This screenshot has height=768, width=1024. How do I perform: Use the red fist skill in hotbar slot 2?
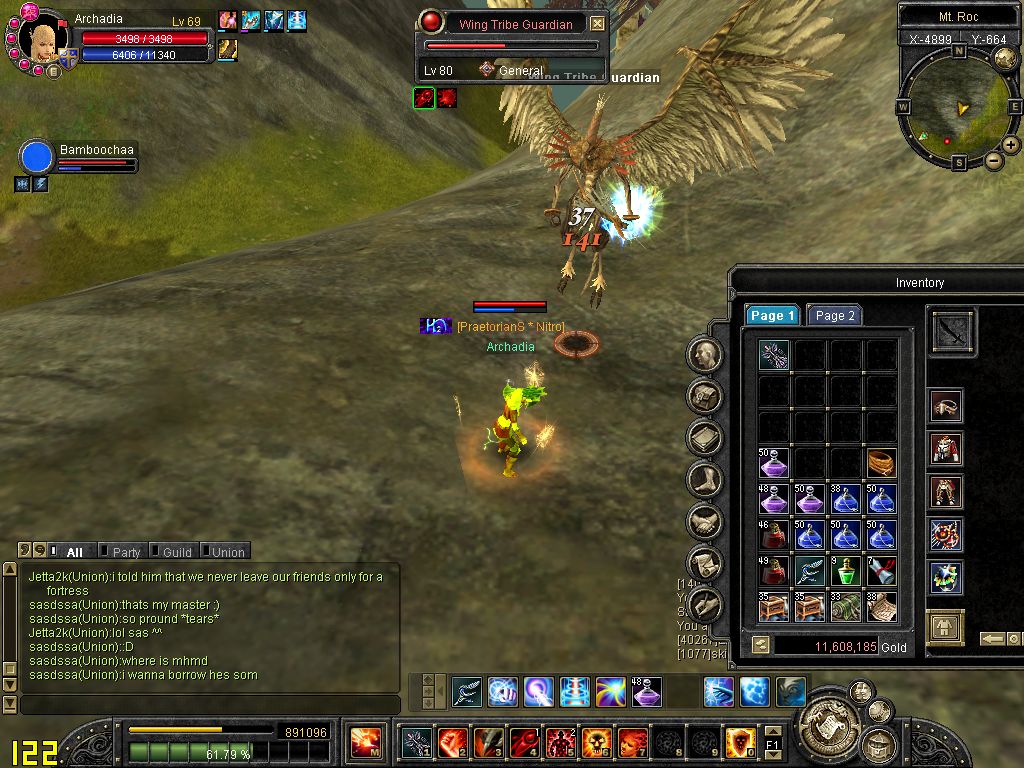(x=452, y=742)
